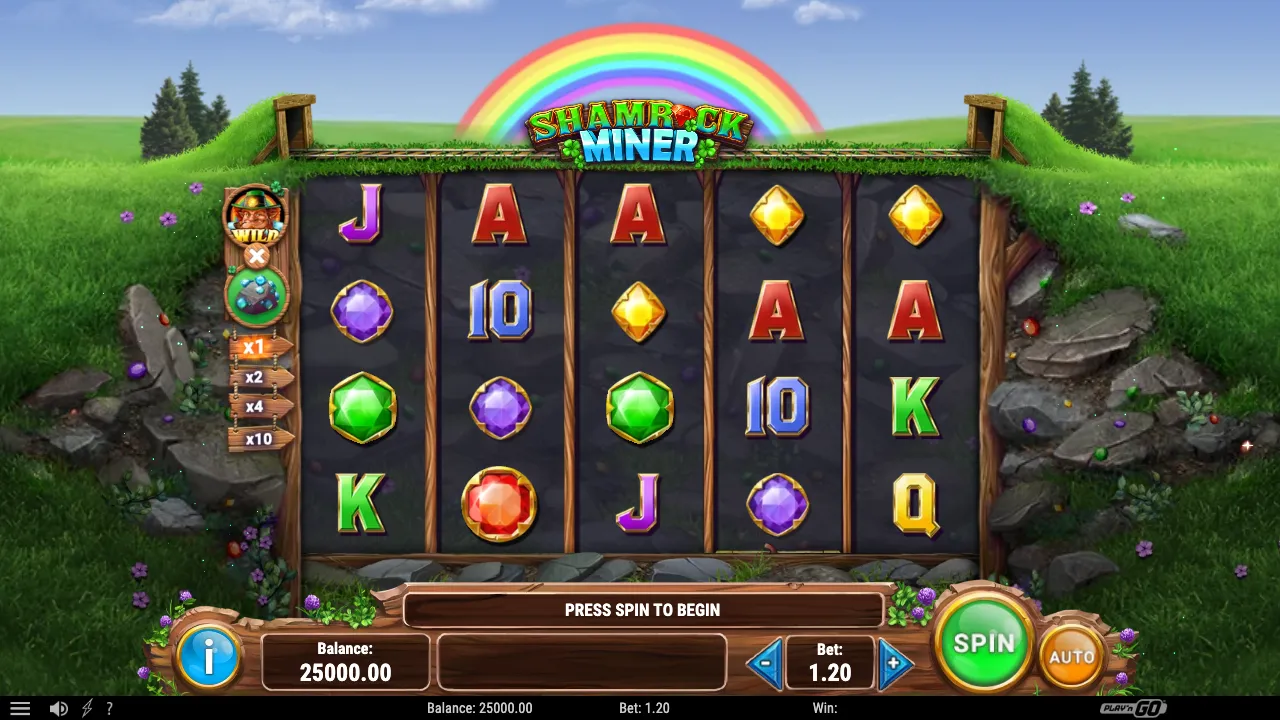The height and width of the screenshot is (720, 1280).
Task: Click the PRESS SPIN TO BEGIN banner
Action: pos(643,610)
